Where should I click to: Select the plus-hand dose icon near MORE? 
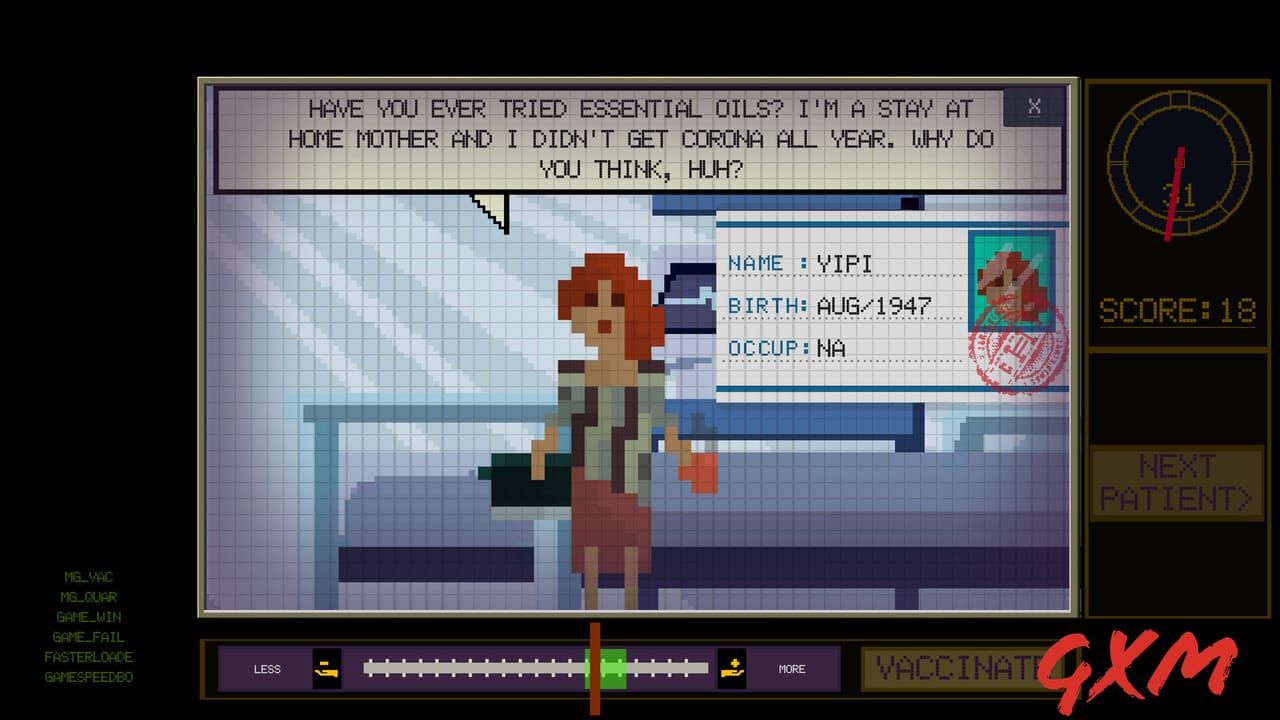pos(734,668)
